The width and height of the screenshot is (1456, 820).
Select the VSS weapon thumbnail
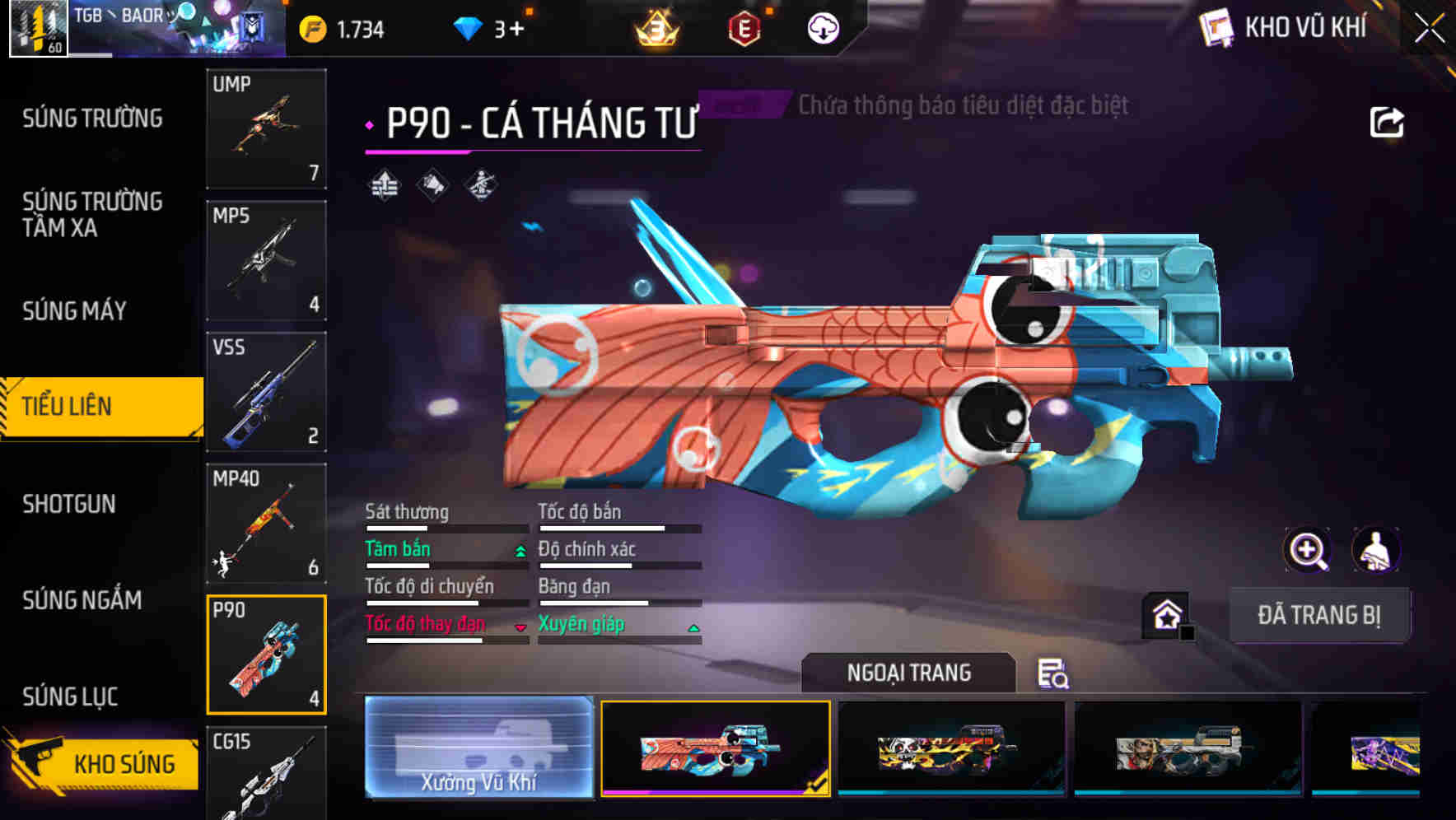[265, 394]
